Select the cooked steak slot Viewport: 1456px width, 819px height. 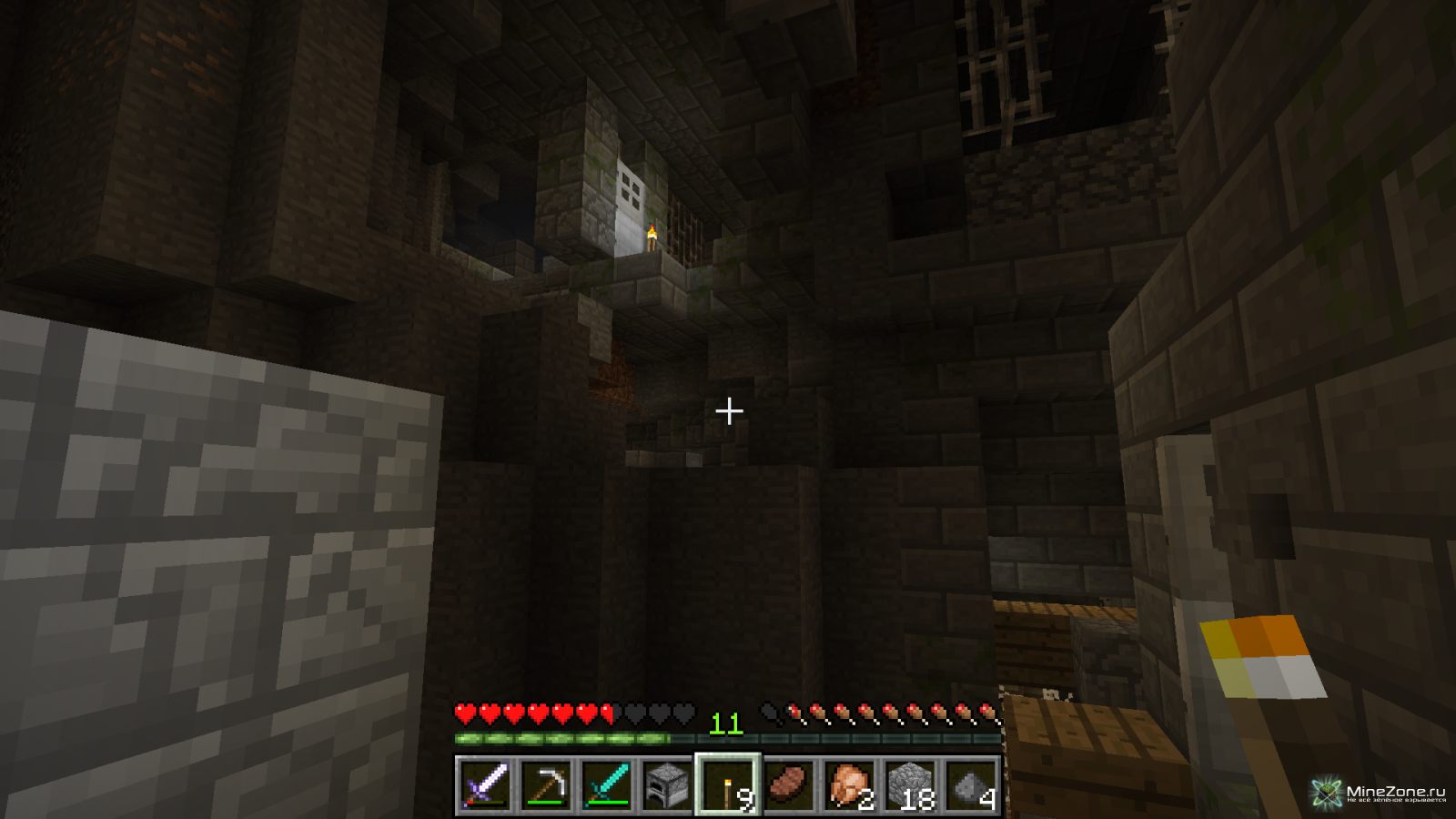coord(789,784)
